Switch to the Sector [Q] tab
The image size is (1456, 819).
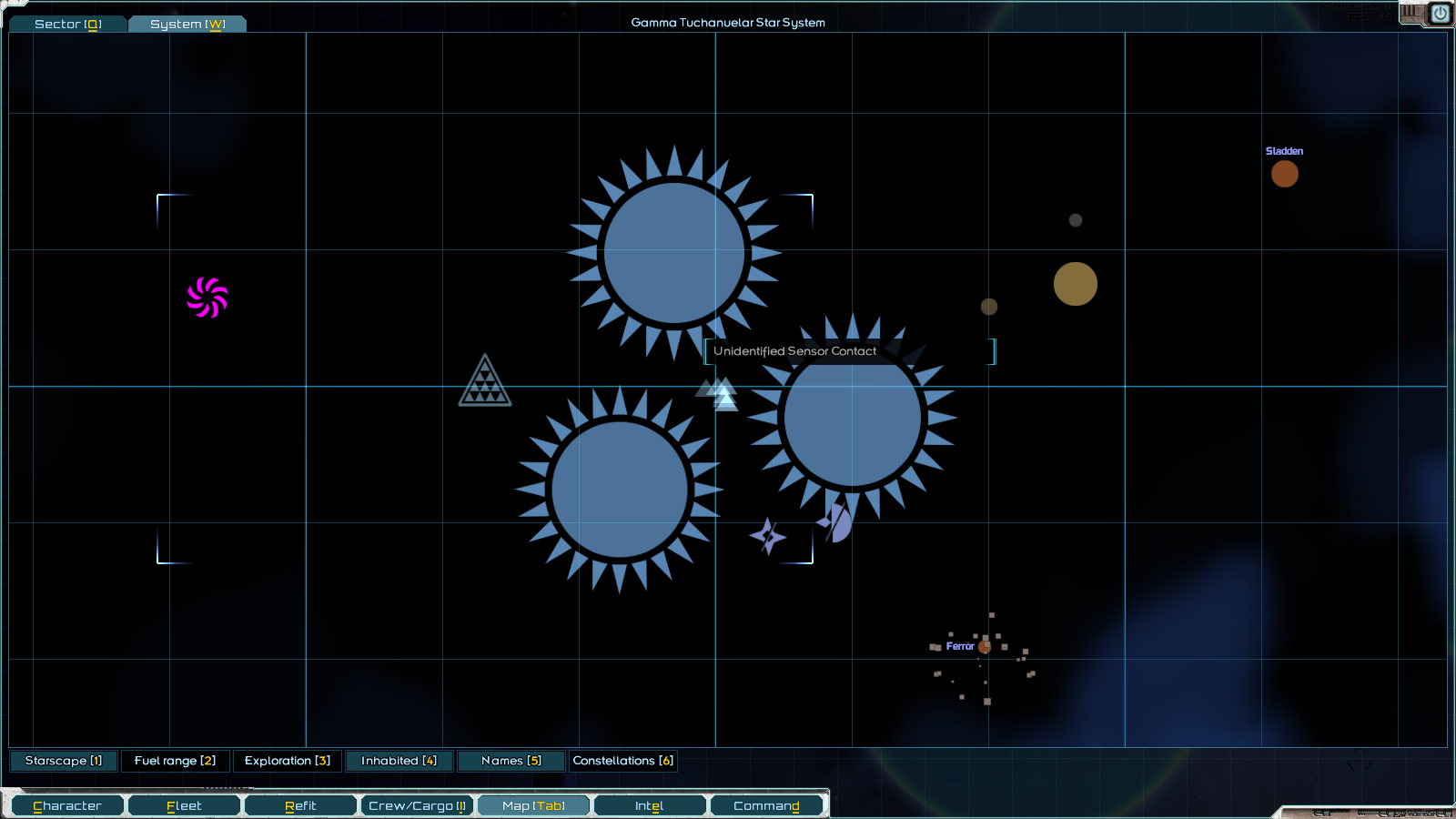click(67, 24)
